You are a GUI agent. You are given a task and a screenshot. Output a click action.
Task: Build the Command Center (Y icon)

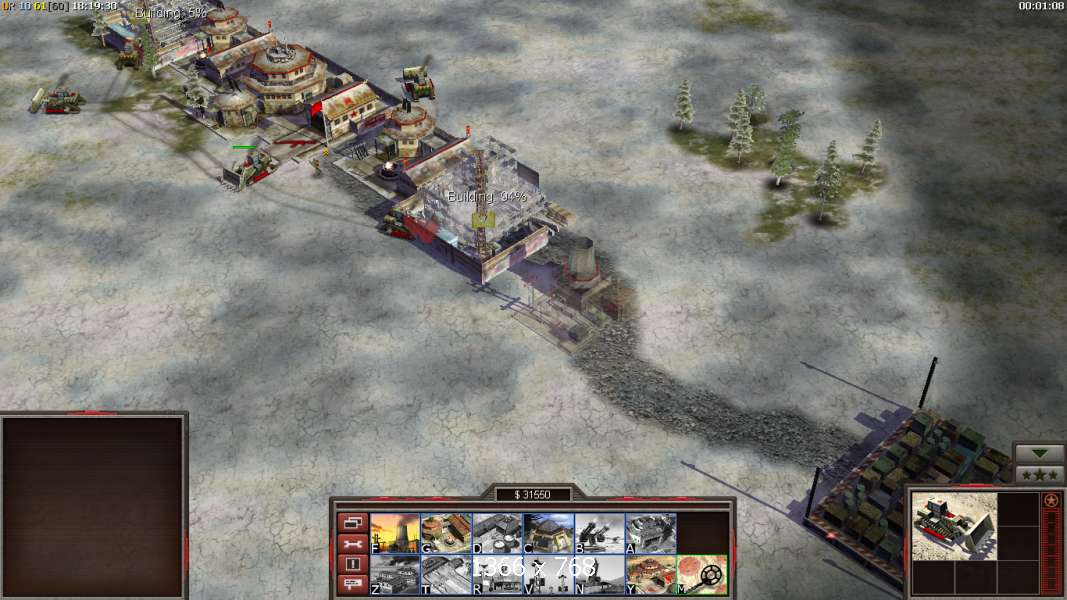click(x=650, y=575)
